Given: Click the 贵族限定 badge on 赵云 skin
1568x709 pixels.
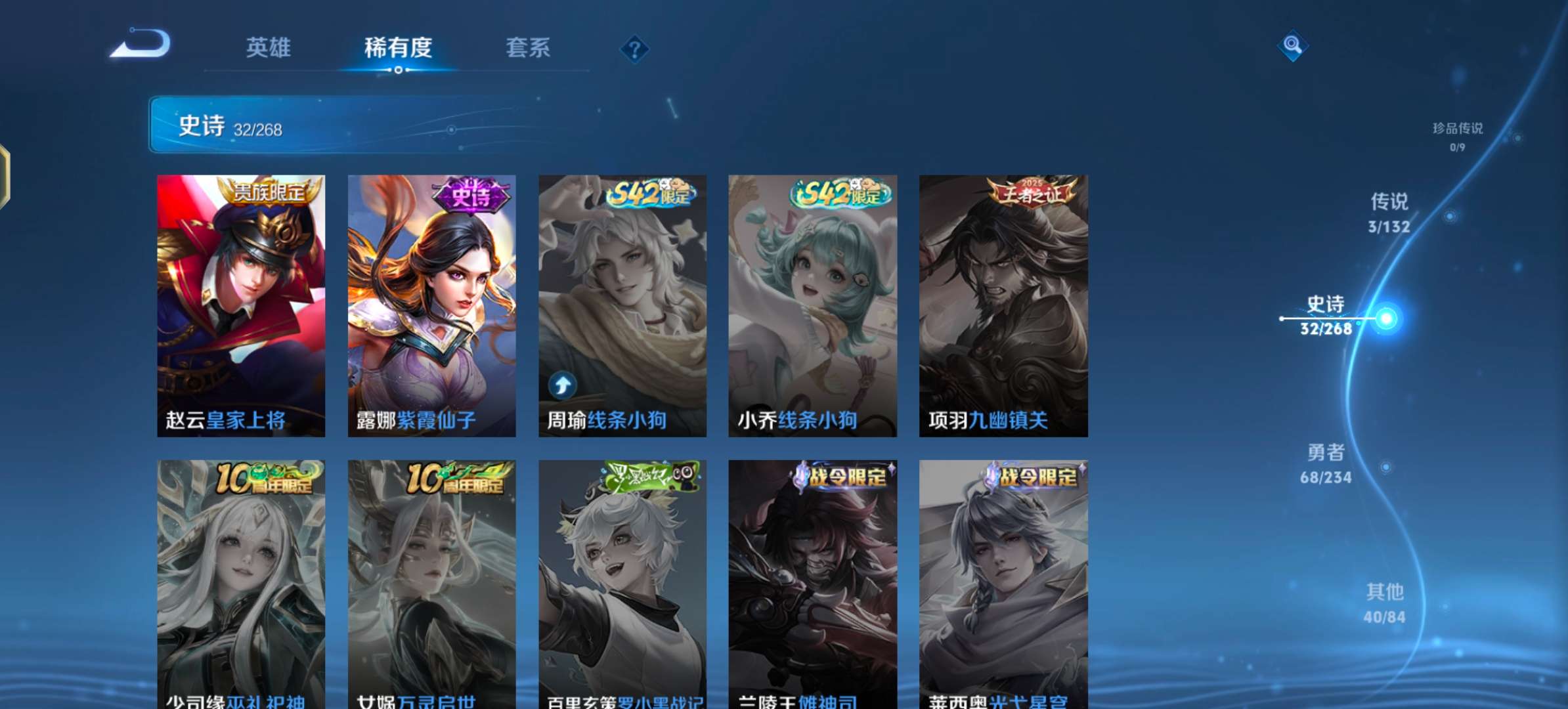Looking at the screenshot, I should [270, 191].
